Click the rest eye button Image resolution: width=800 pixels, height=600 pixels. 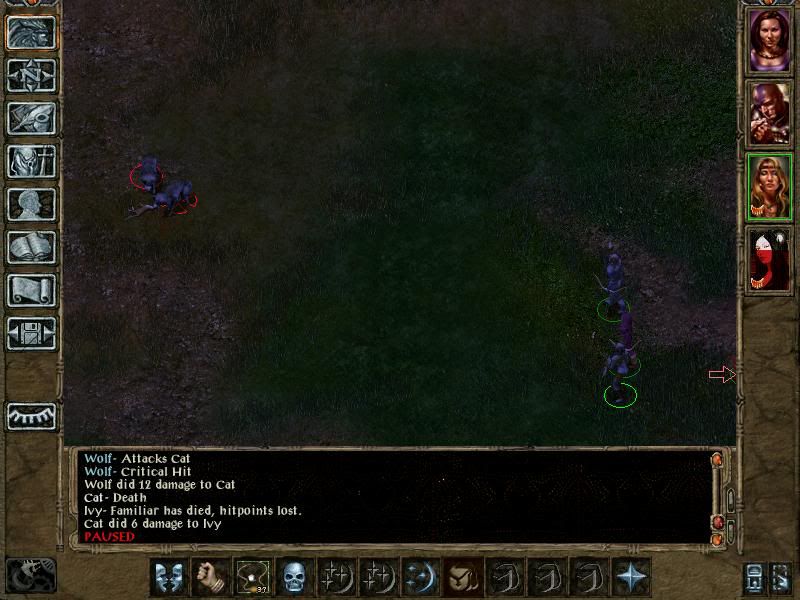coord(31,415)
